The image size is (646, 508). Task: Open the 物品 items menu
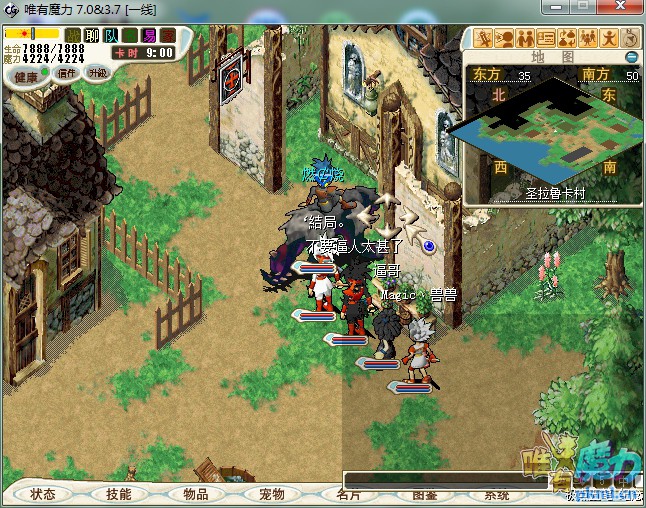coord(196,494)
